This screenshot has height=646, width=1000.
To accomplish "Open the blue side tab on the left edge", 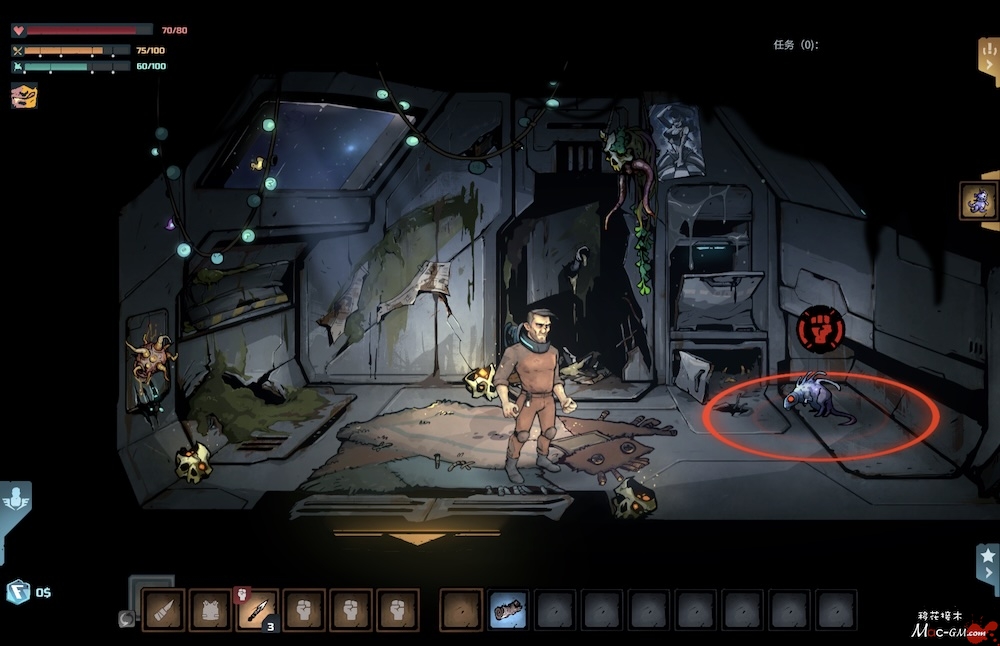I will click(x=14, y=503).
